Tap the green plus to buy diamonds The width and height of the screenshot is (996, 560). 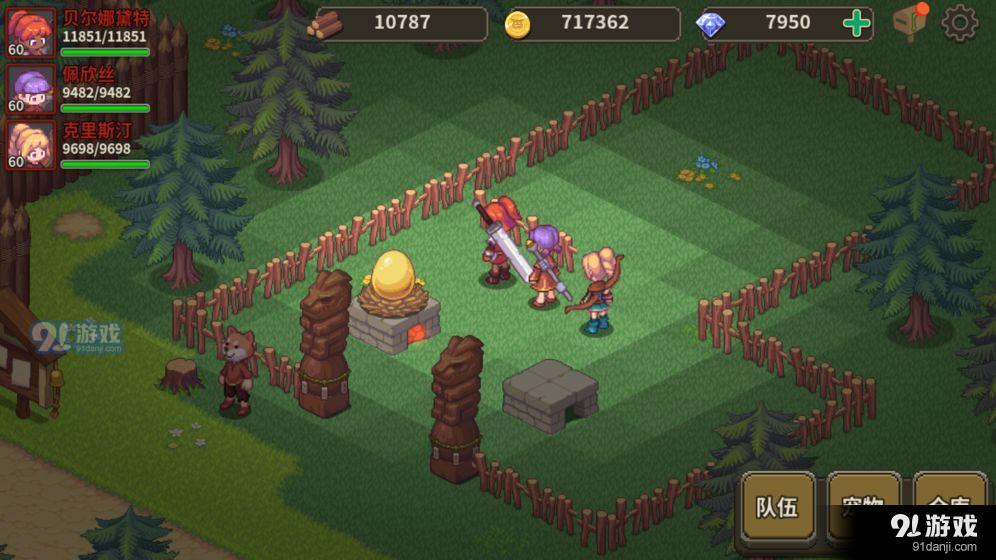pyautogui.click(x=857, y=23)
